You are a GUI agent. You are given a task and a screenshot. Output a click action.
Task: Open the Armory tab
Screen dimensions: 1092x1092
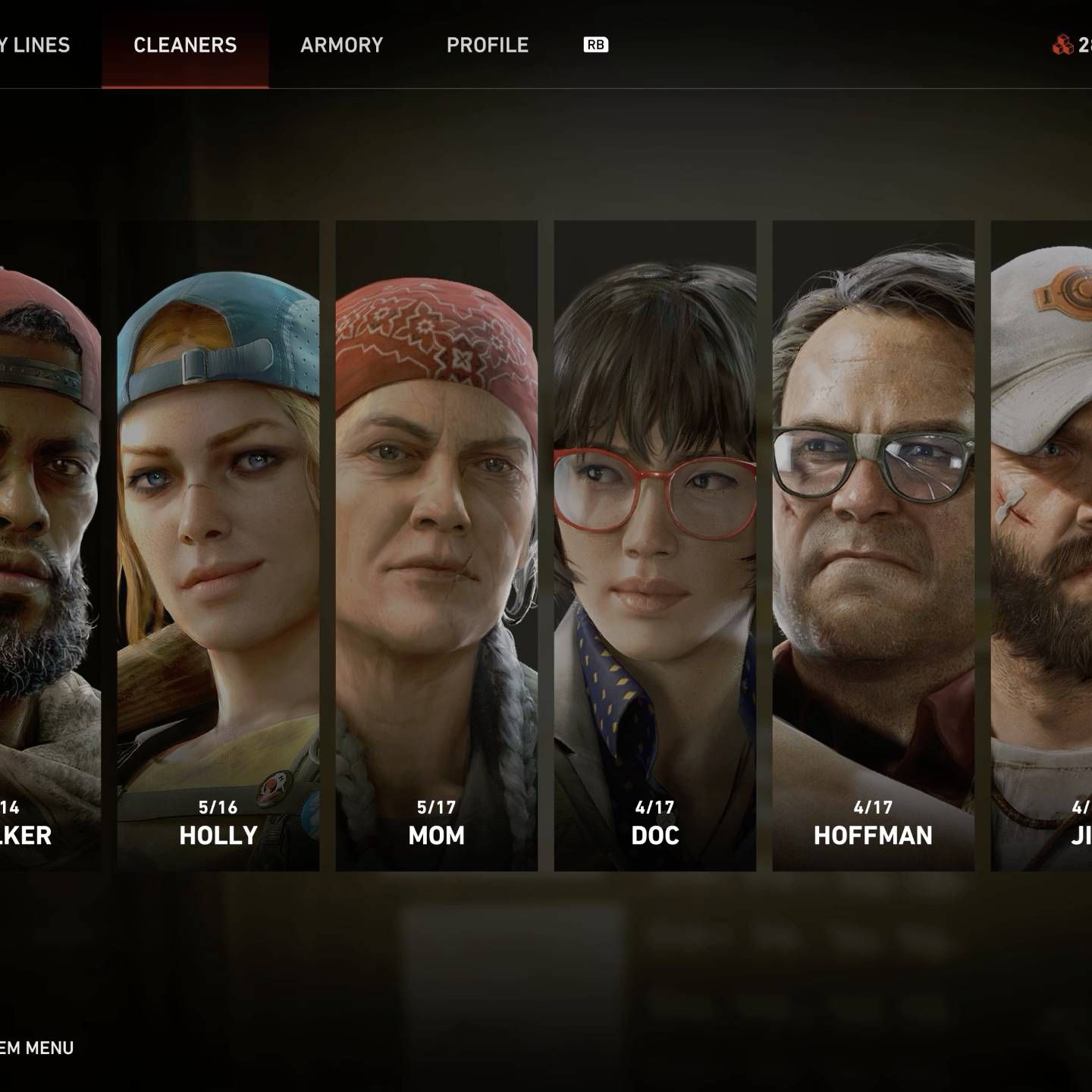[341, 45]
